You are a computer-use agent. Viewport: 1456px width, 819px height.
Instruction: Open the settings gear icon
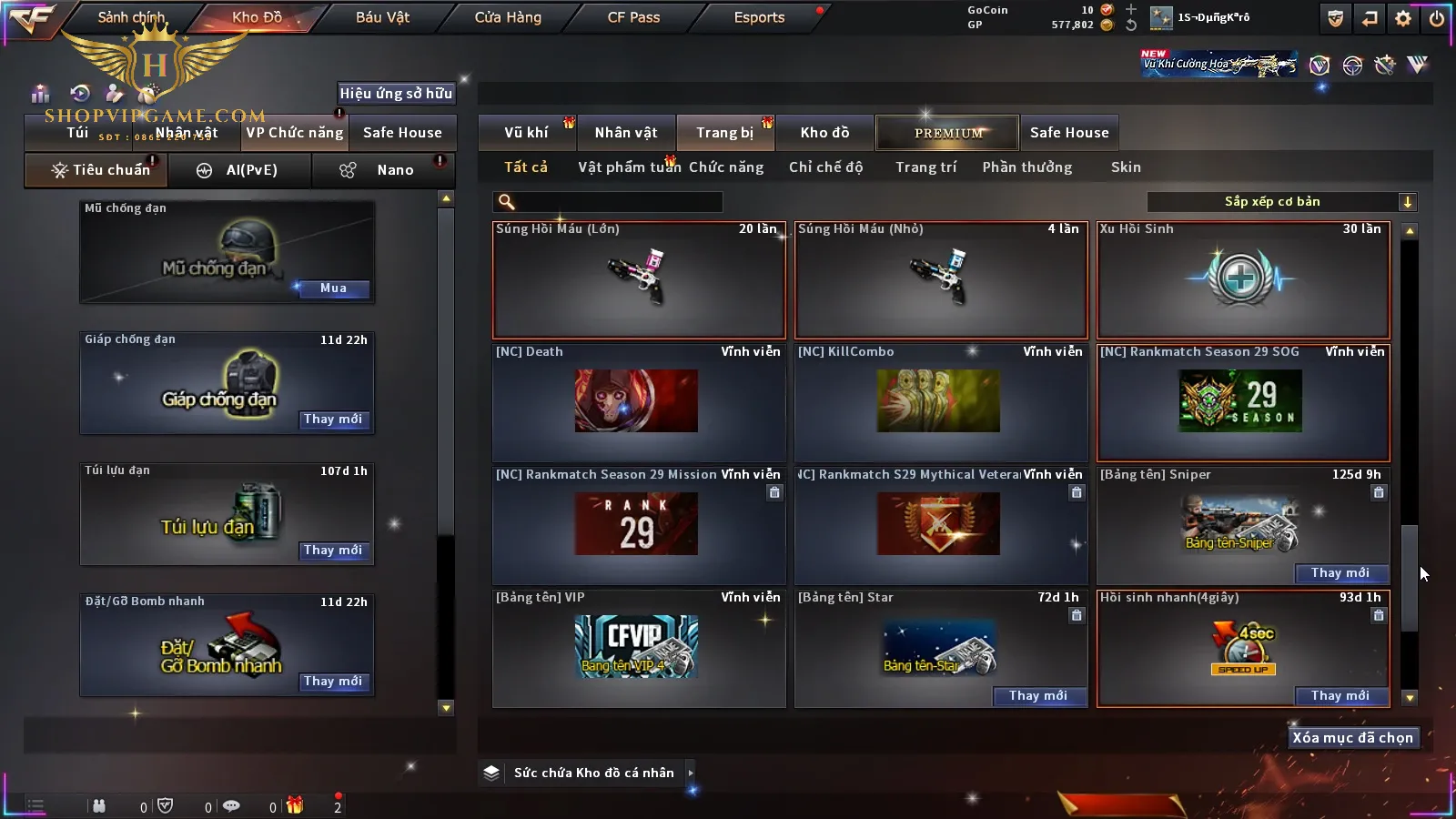coord(1403,18)
